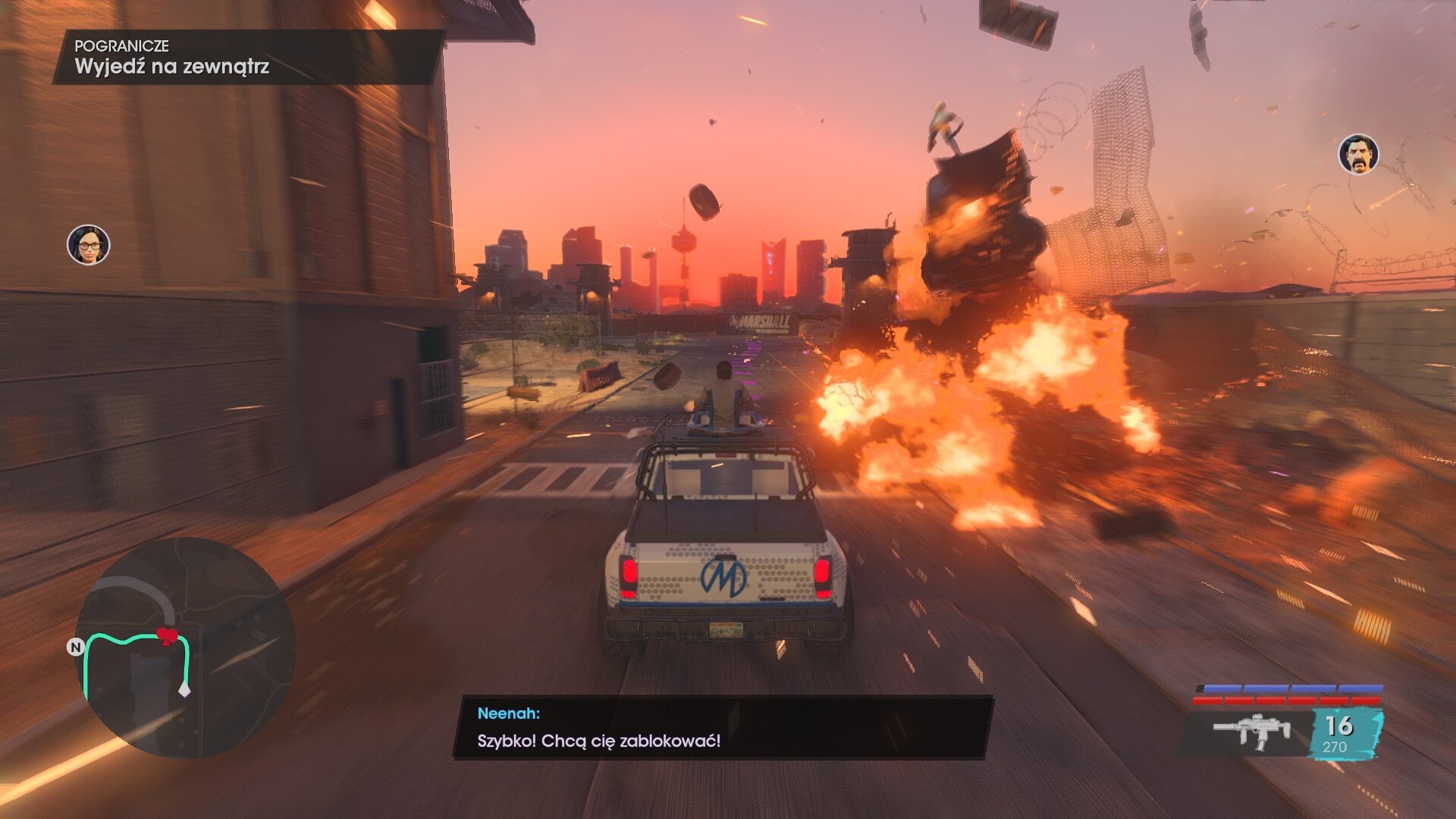Click the mustached man portrait icon

pyautogui.click(x=1357, y=155)
